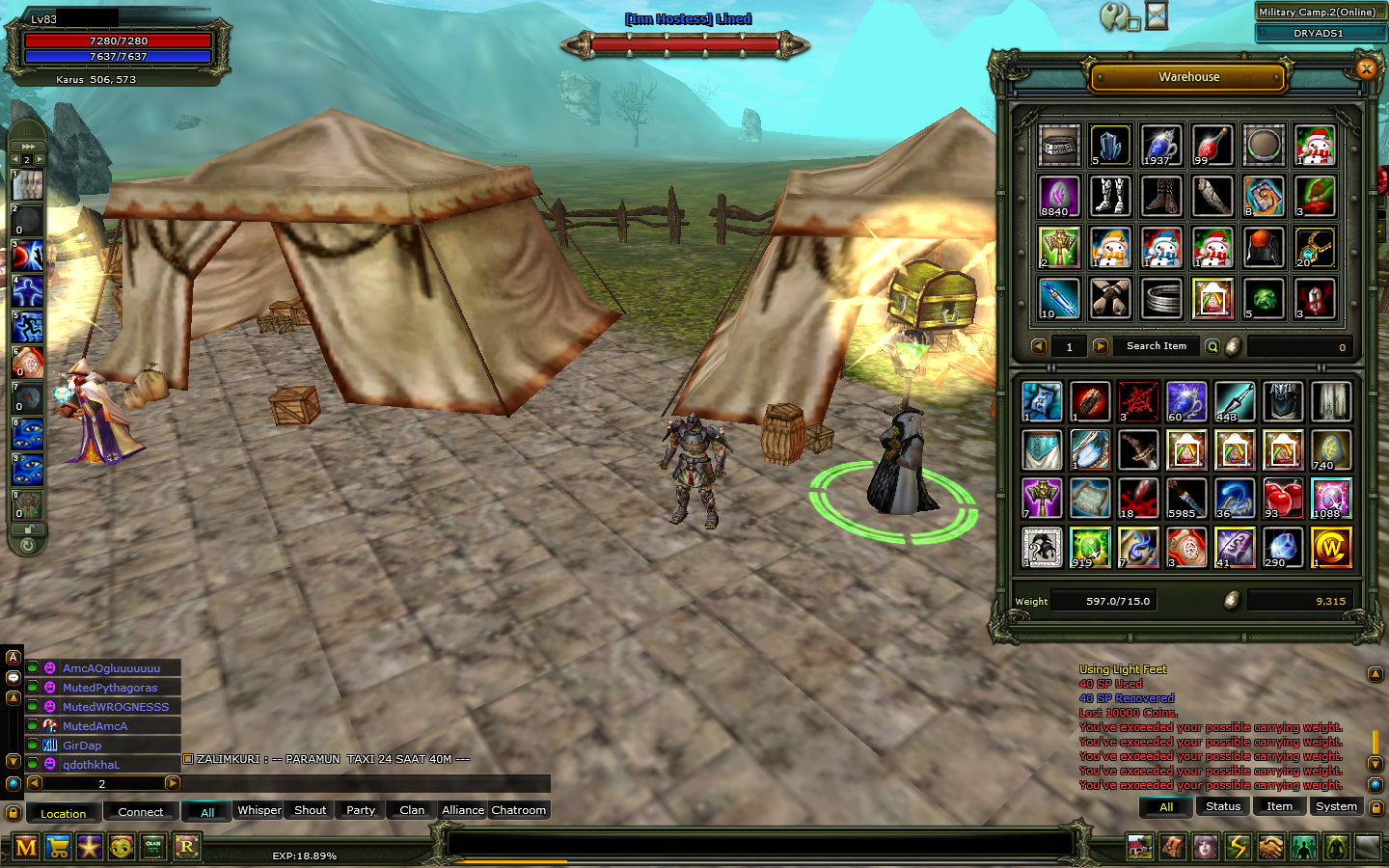Click the R premium icon on bottom bar
Viewport: 1389px width, 868px height.
[x=187, y=847]
